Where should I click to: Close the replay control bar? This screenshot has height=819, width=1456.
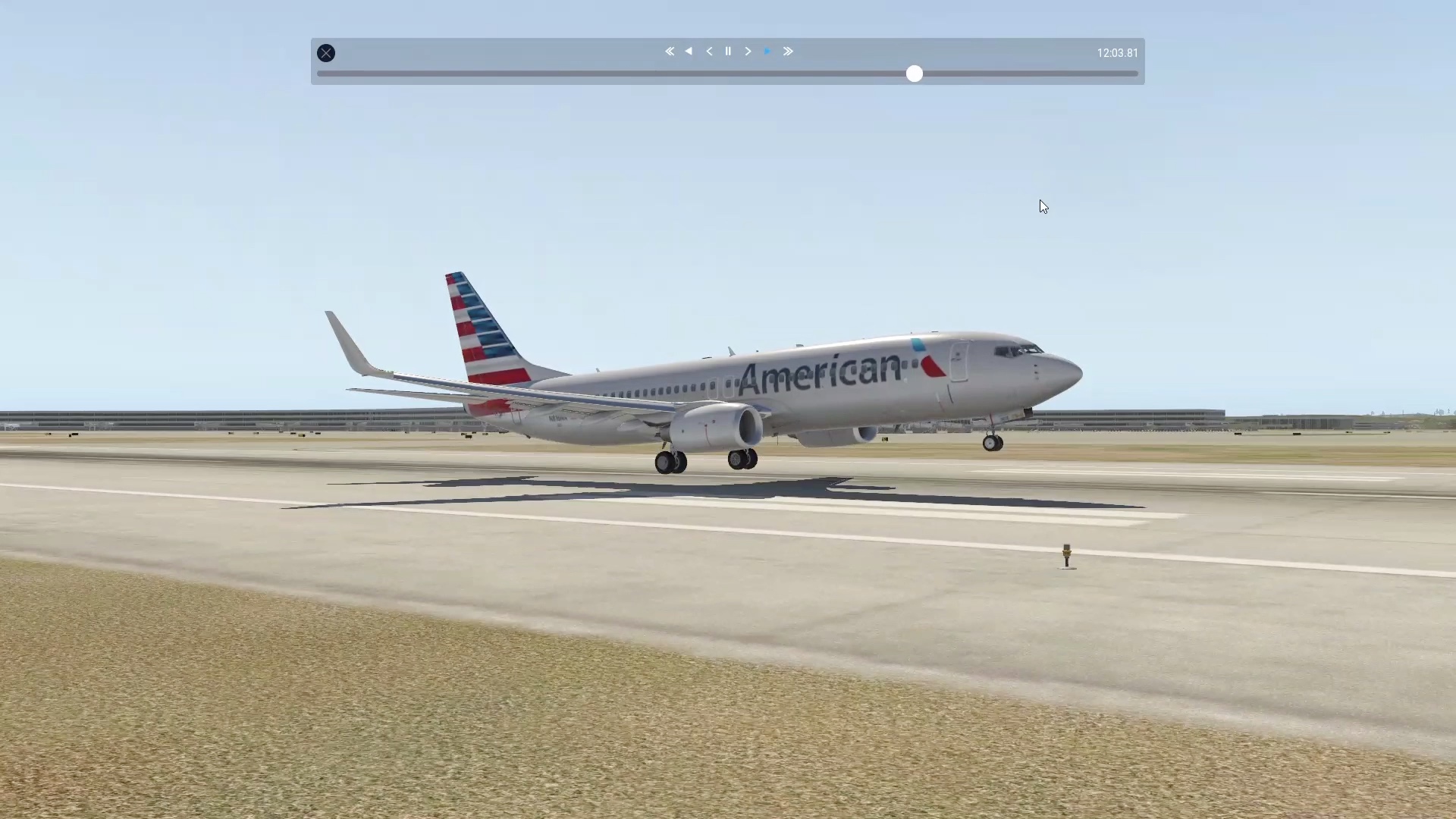[x=326, y=52]
